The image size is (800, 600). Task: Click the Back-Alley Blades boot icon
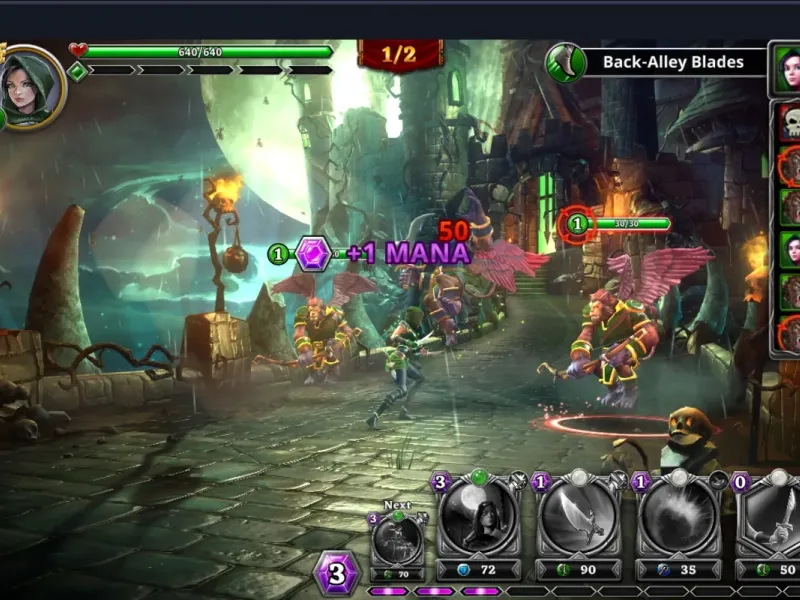click(x=566, y=62)
